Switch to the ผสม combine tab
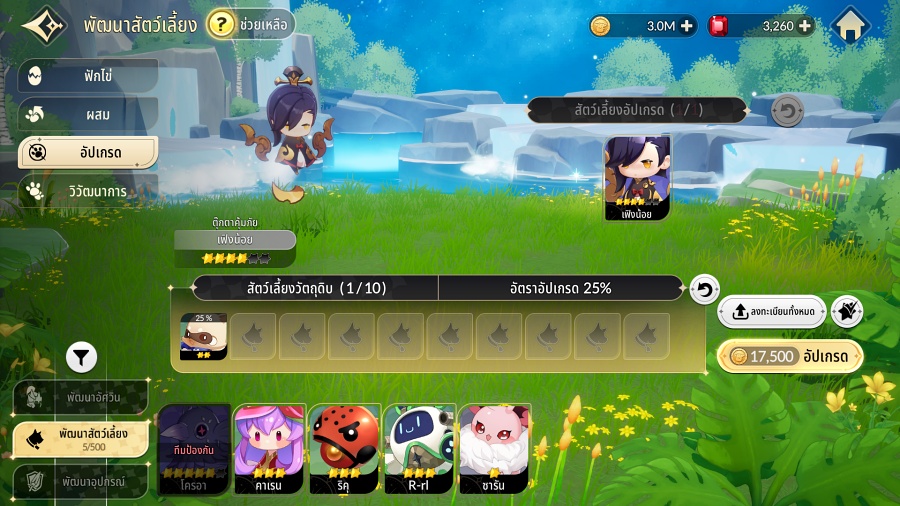Viewport: 900px width, 506px height. click(x=88, y=114)
